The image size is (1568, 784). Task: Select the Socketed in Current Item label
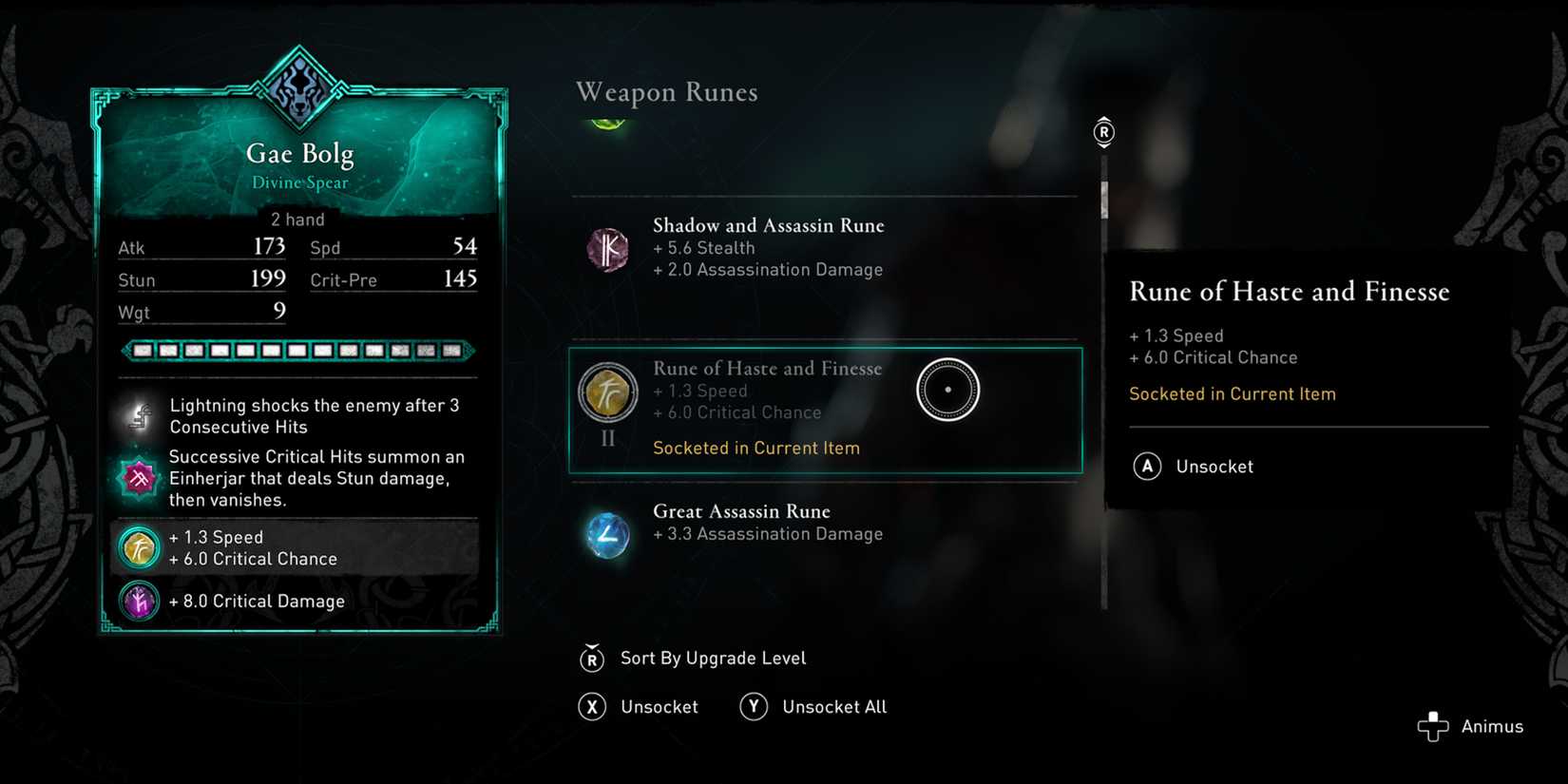coord(756,448)
